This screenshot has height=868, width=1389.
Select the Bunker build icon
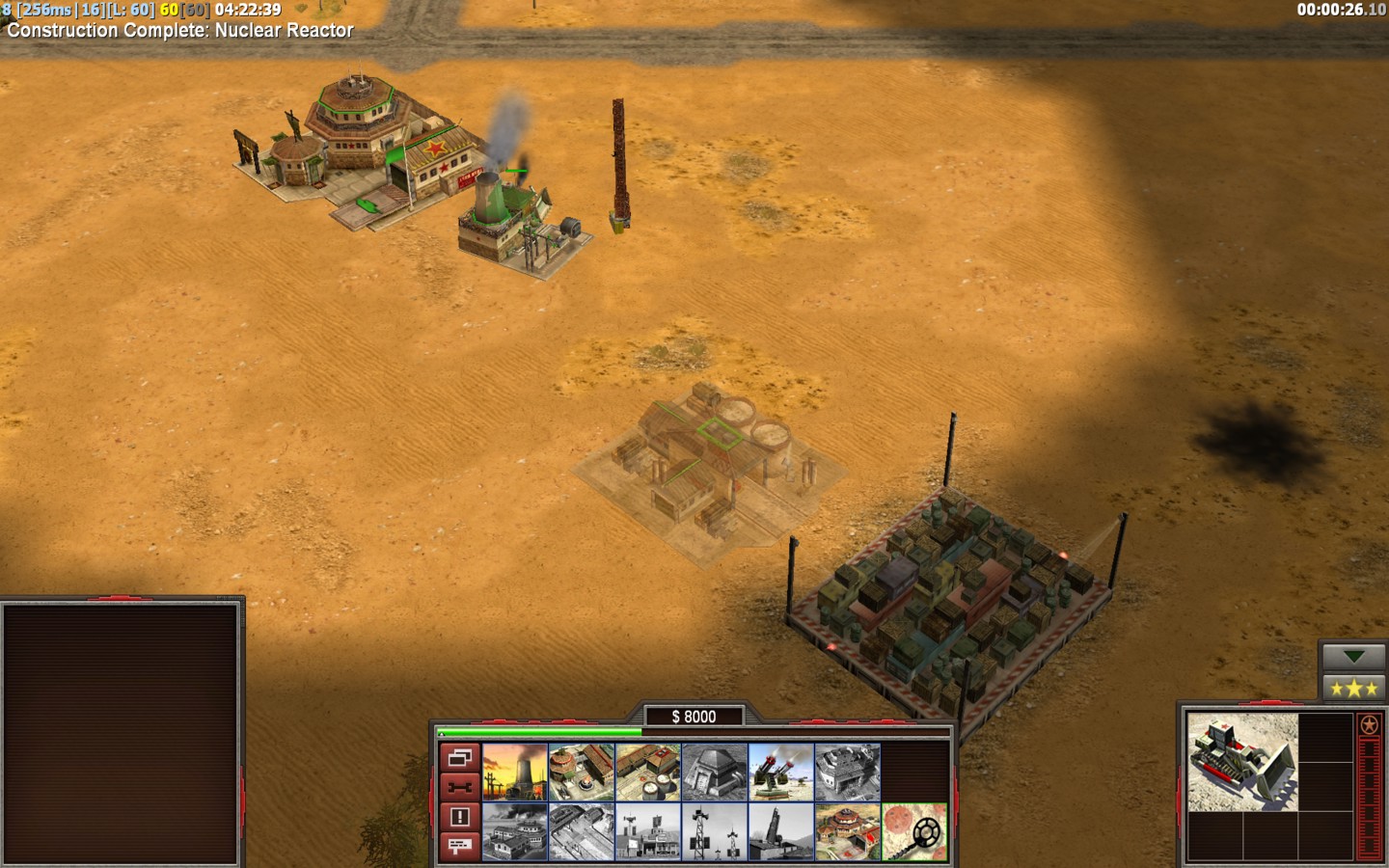point(715,772)
